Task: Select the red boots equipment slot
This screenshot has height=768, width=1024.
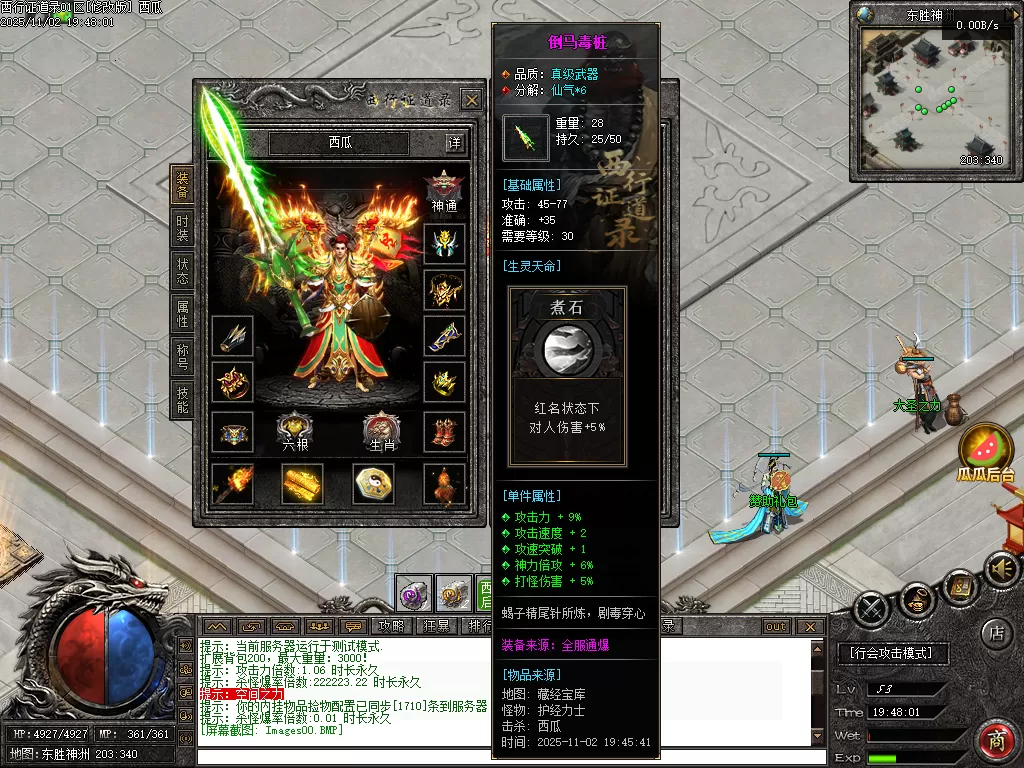Action: click(x=444, y=432)
